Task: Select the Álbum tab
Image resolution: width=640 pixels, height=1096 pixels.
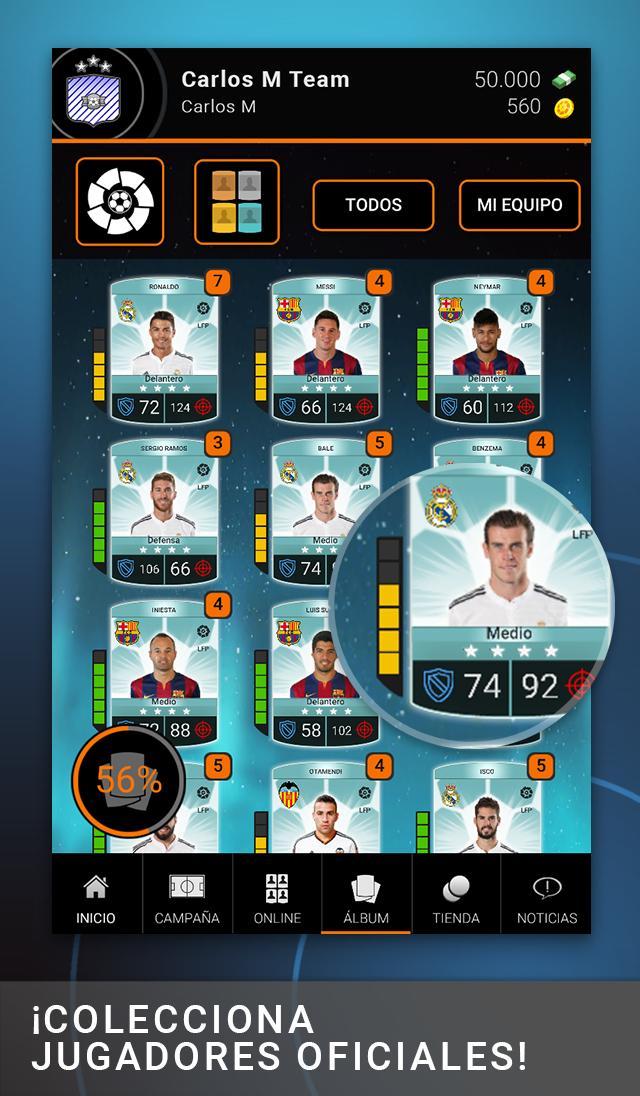Action: coord(366,897)
